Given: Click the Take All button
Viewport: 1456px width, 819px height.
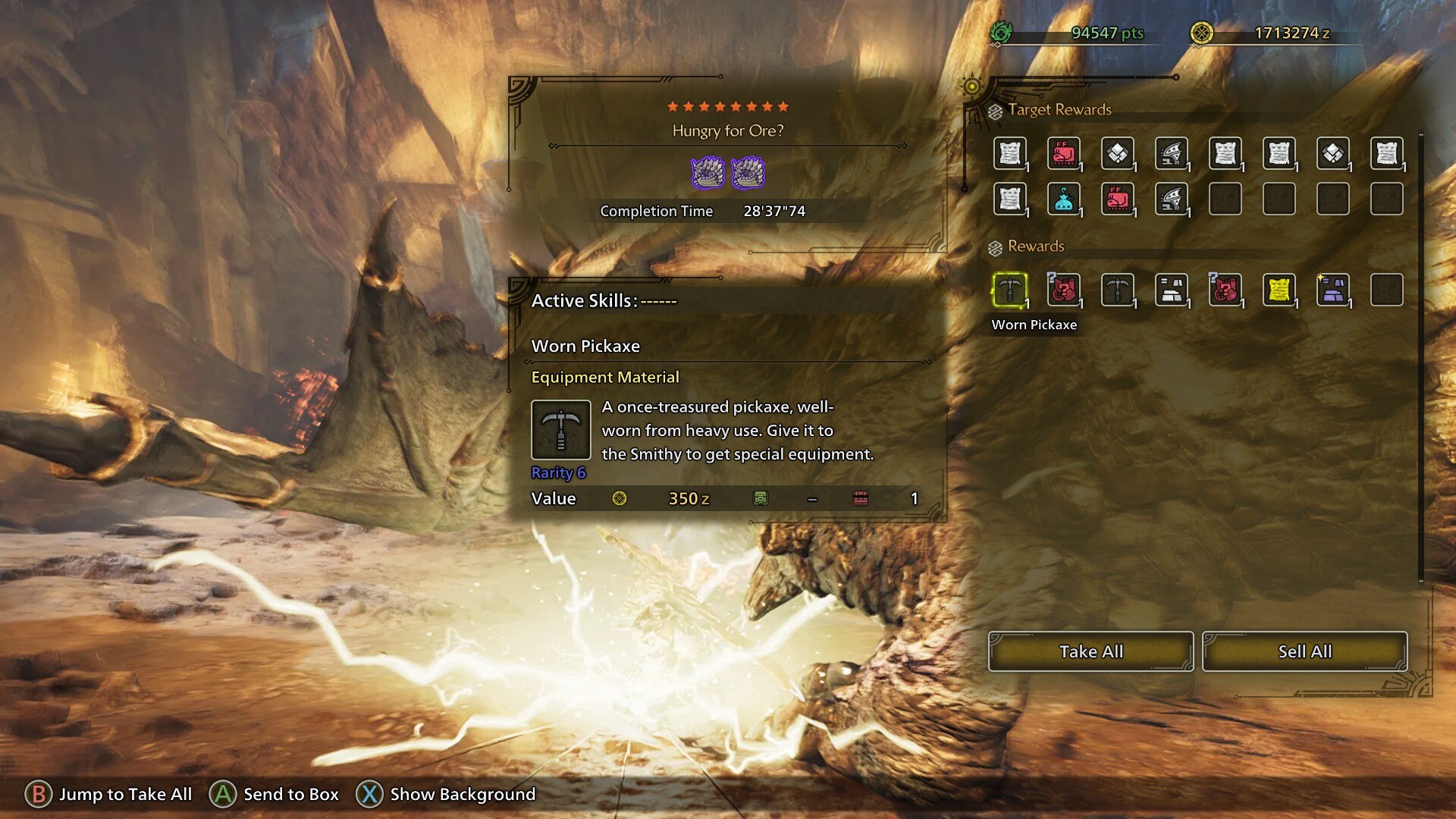Looking at the screenshot, I should pos(1090,651).
